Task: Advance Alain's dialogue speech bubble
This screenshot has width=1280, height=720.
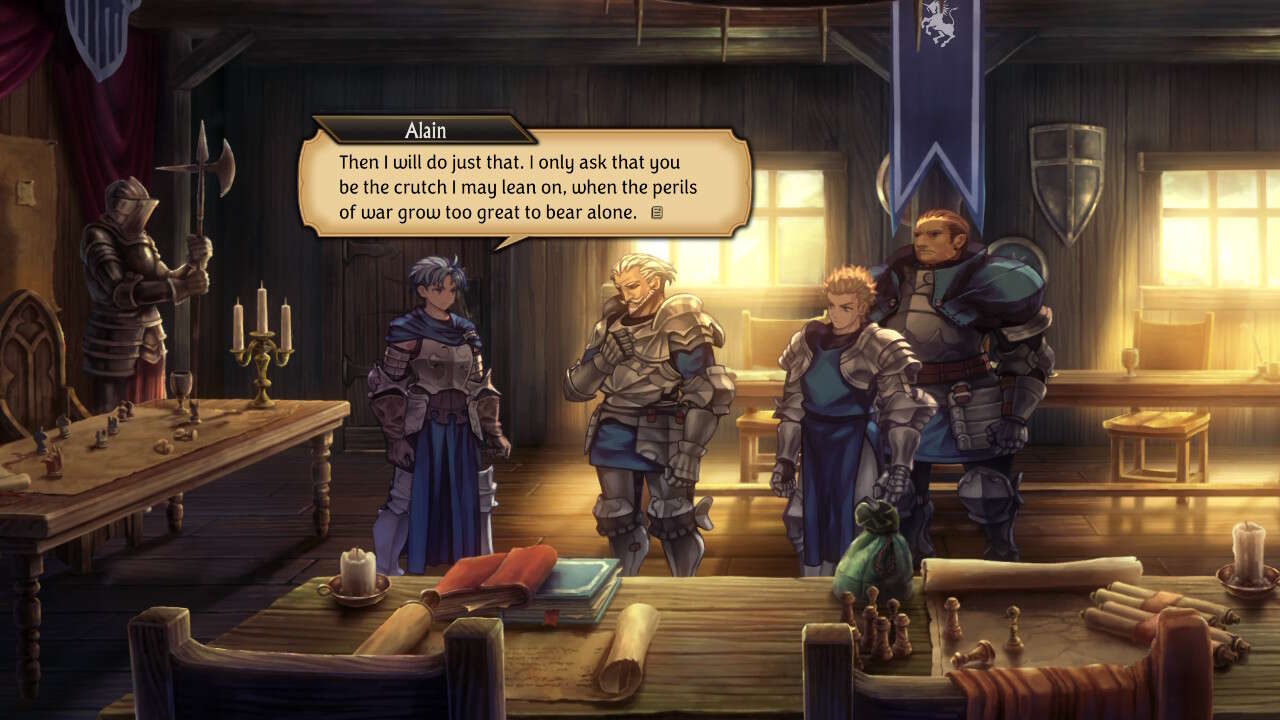Action: (524, 181)
